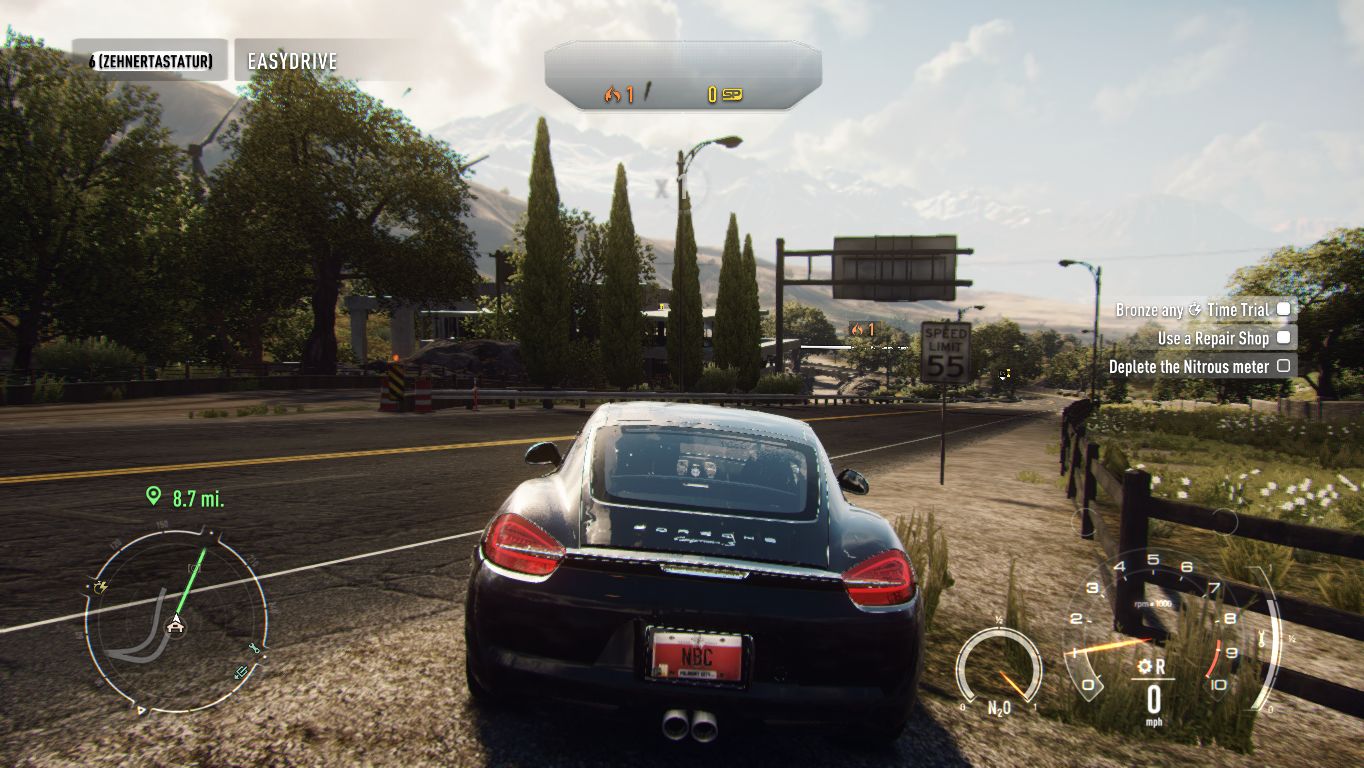Tick the Deplete the Nitrous meter checkbox

coord(1283,366)
